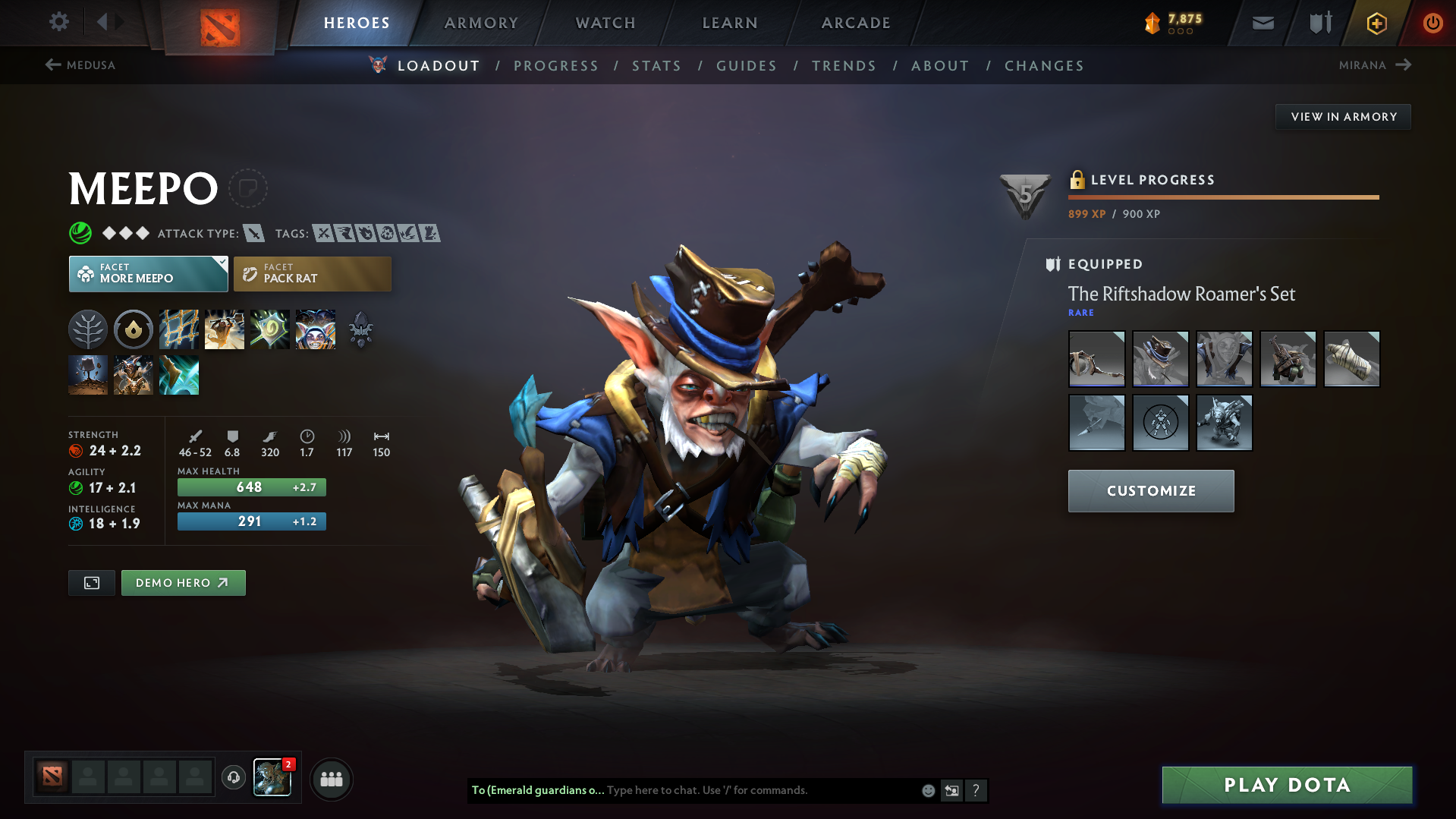Switch to the Armory tab
Screen dimensions: 1456x819
[481, 23]
